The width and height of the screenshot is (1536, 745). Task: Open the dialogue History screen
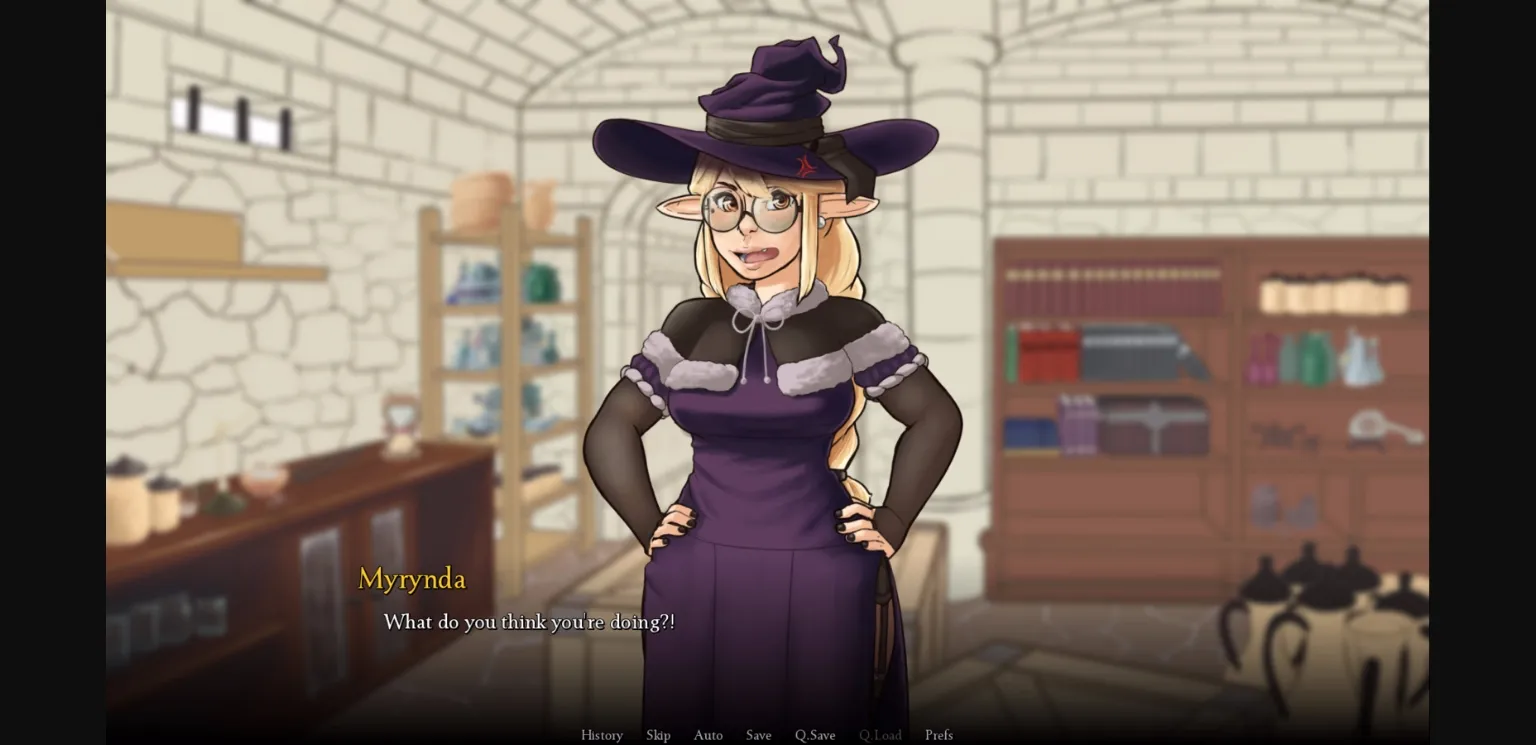(601, 735)
